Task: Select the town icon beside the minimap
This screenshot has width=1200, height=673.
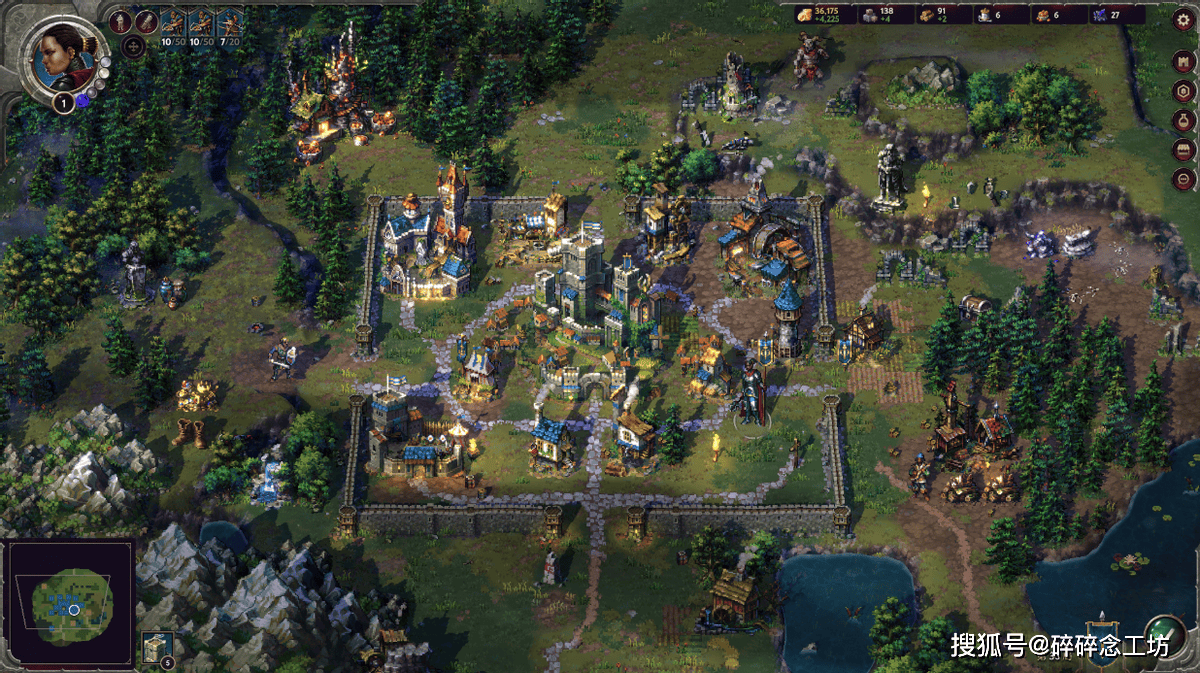Action: [156, 647]
